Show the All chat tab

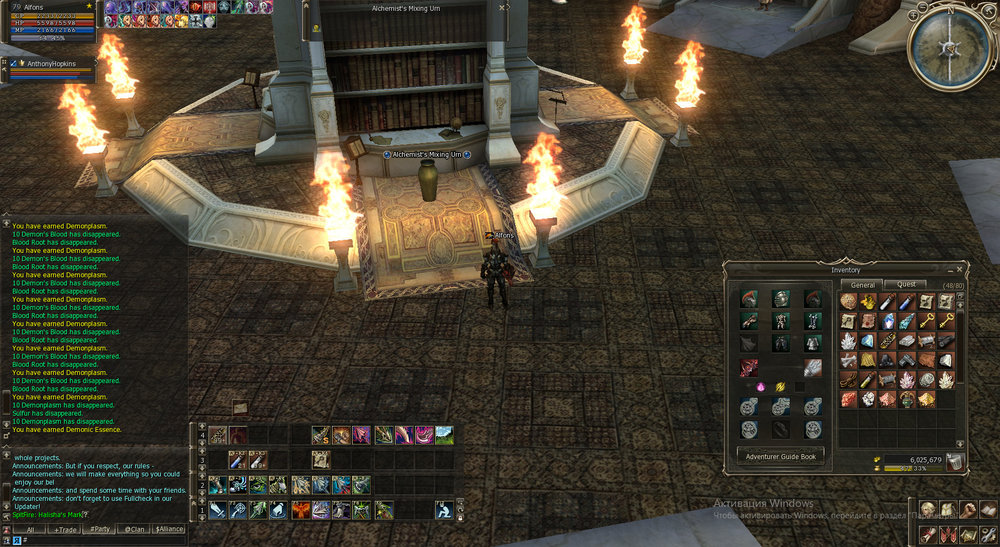tap(30, 529)
